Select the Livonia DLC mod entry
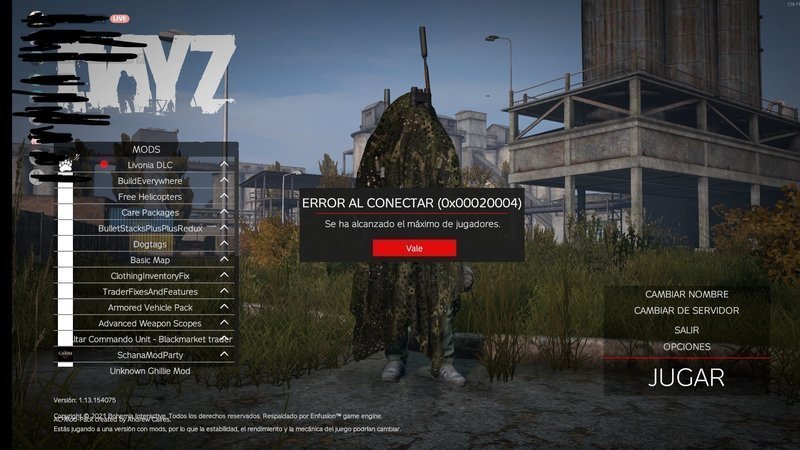 pos(150,164)
